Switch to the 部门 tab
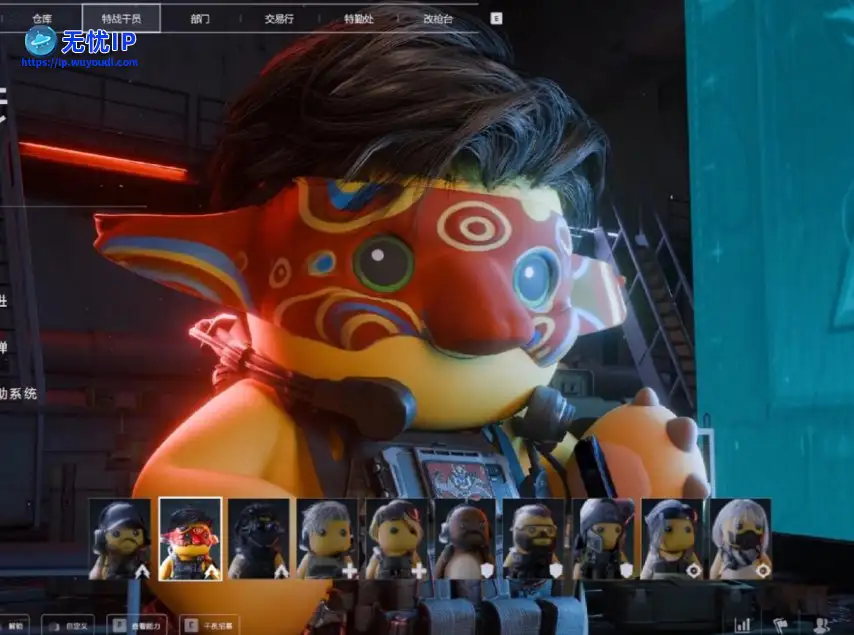This screenshot has width=854, height=635. pos(201,18)
